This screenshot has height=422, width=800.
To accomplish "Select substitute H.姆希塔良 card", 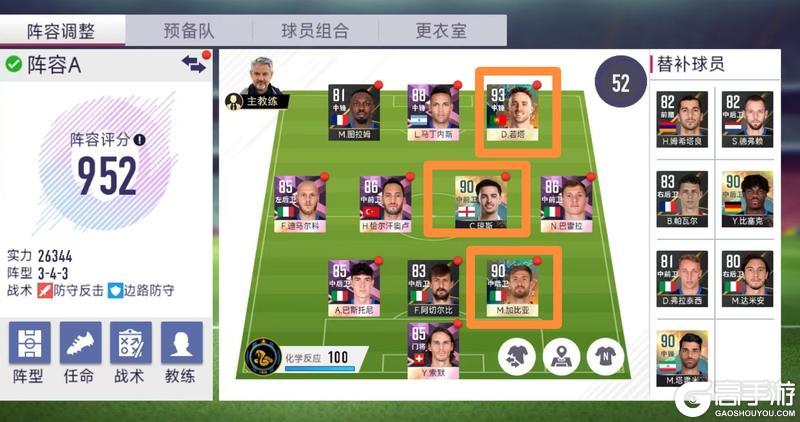I will [682, 121].
